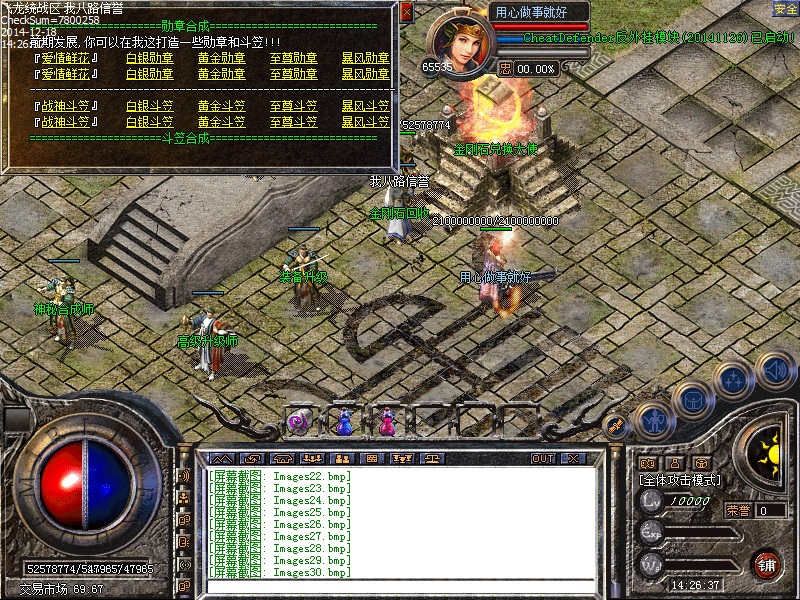Choose 至尊斗笠 in the first 战神斗笠 row
Image resolution: width=800 pixels, height=600 pixels.
(294, 106)
